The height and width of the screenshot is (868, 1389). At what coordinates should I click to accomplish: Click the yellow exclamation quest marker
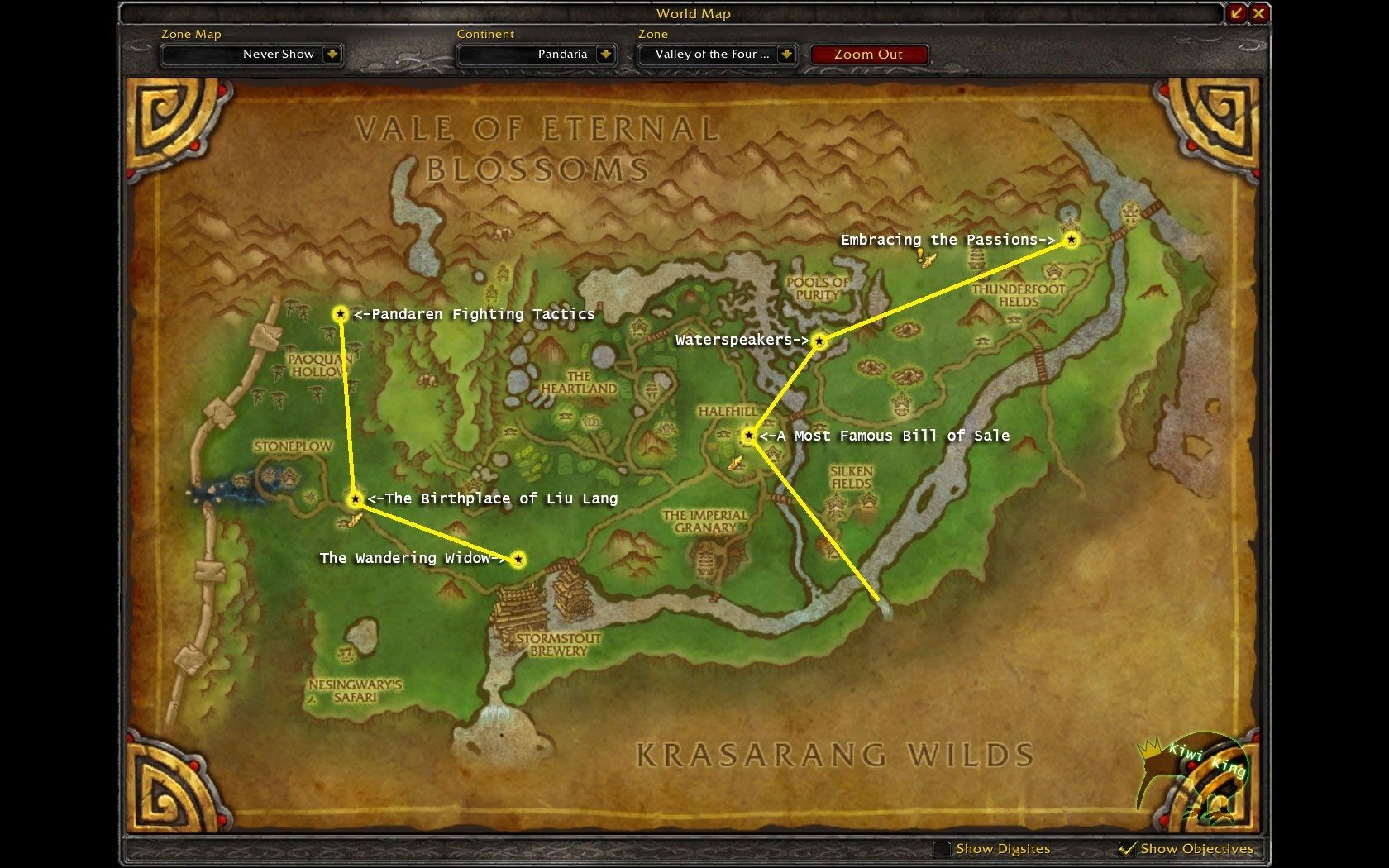(920, 255)
